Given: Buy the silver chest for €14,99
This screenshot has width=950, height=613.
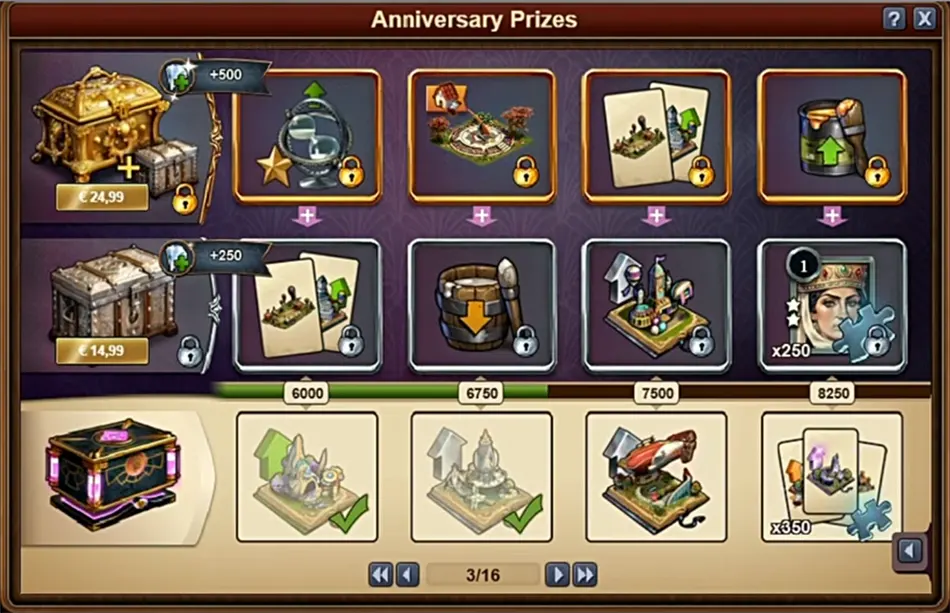Looking at the screenshot, I should (x=101, y=350).
